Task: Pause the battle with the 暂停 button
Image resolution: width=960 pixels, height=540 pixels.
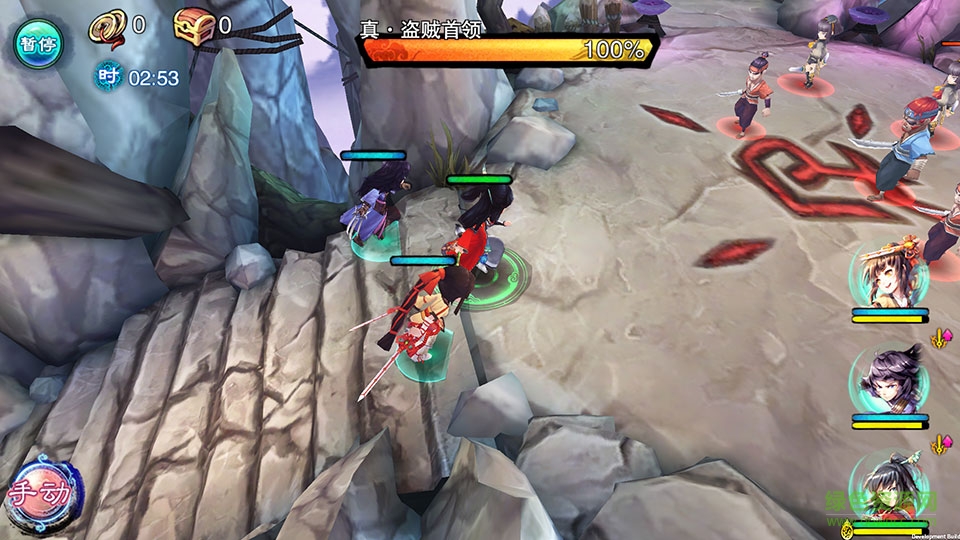Action: tap(37, 44)
